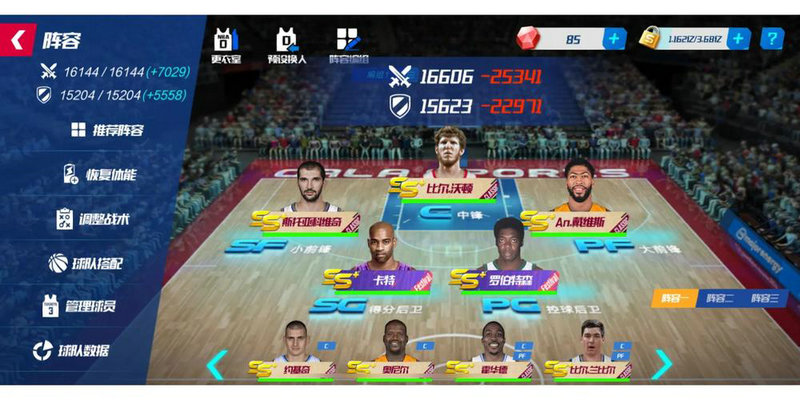Open the lineup edit icon
The image size is (800, 400).
pos(348,45)
